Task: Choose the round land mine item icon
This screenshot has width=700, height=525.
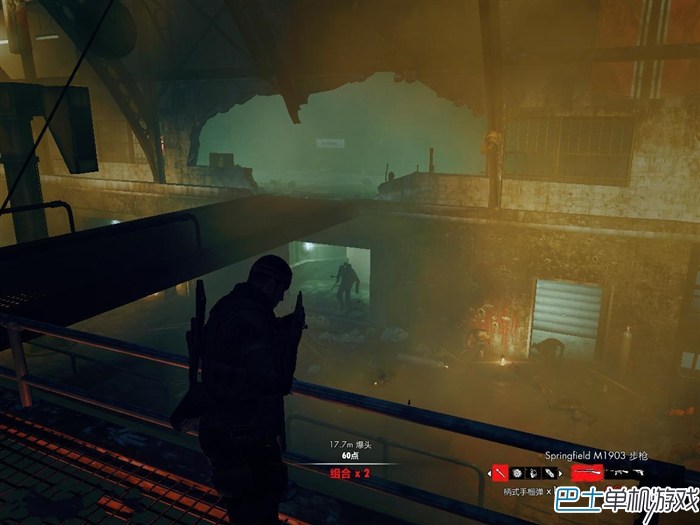Action: point(517,473)
